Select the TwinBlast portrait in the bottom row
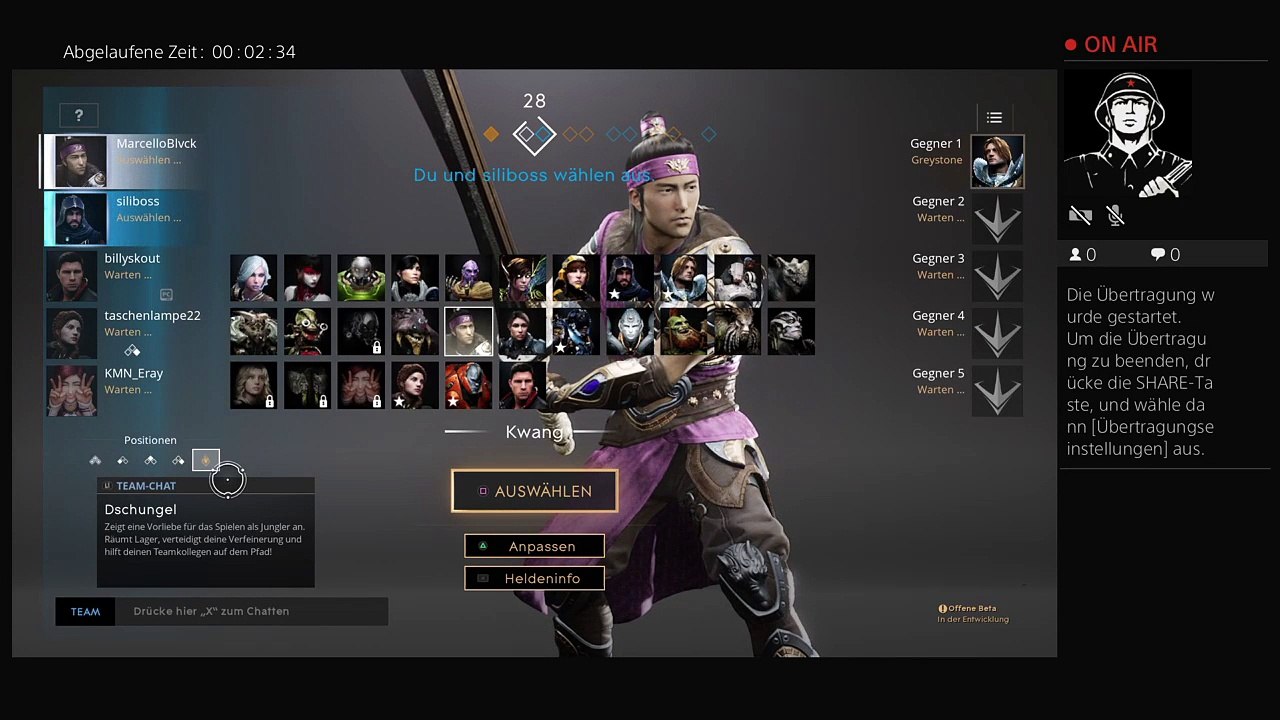This screenshot has width=1280, height=720. click(x=522, y=385)
